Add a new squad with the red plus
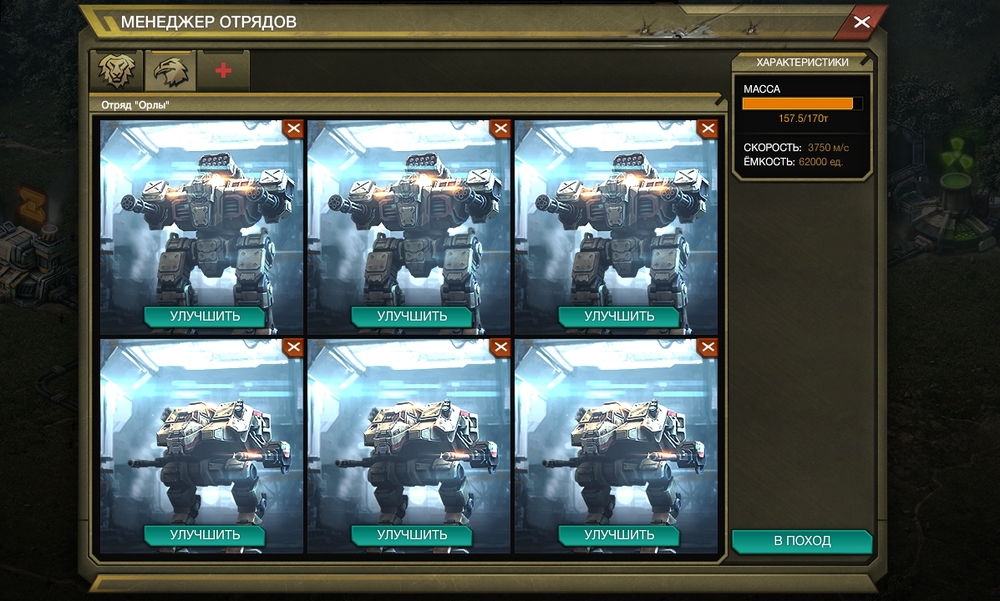 coord(223,72)
